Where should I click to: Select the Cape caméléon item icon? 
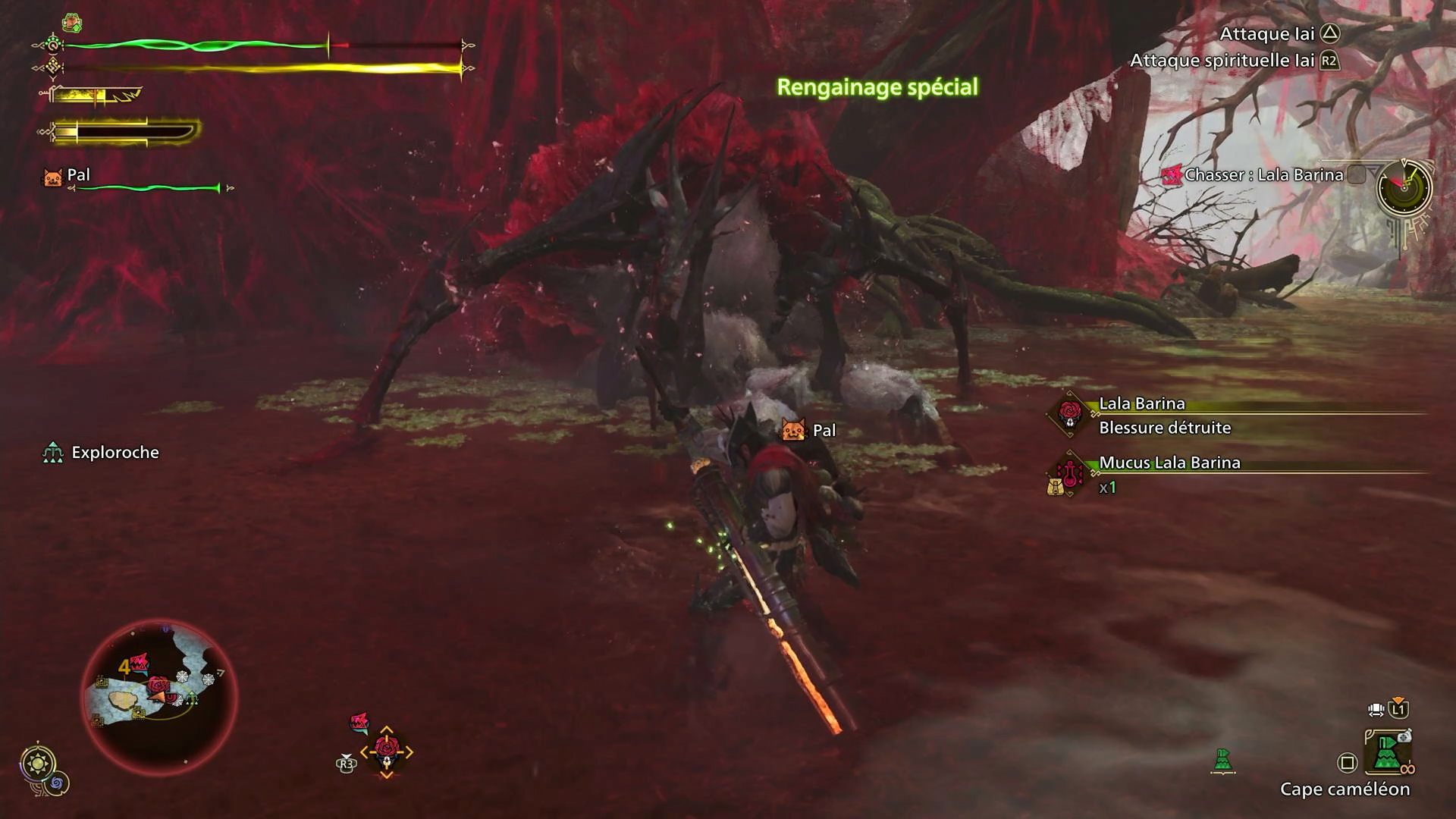(1387, 752)
